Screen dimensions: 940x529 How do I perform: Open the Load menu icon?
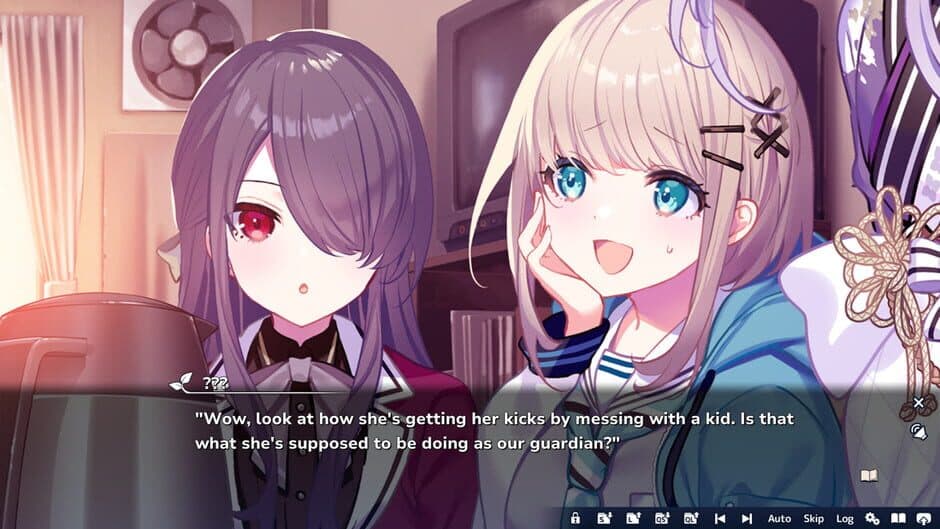[633, 518]
